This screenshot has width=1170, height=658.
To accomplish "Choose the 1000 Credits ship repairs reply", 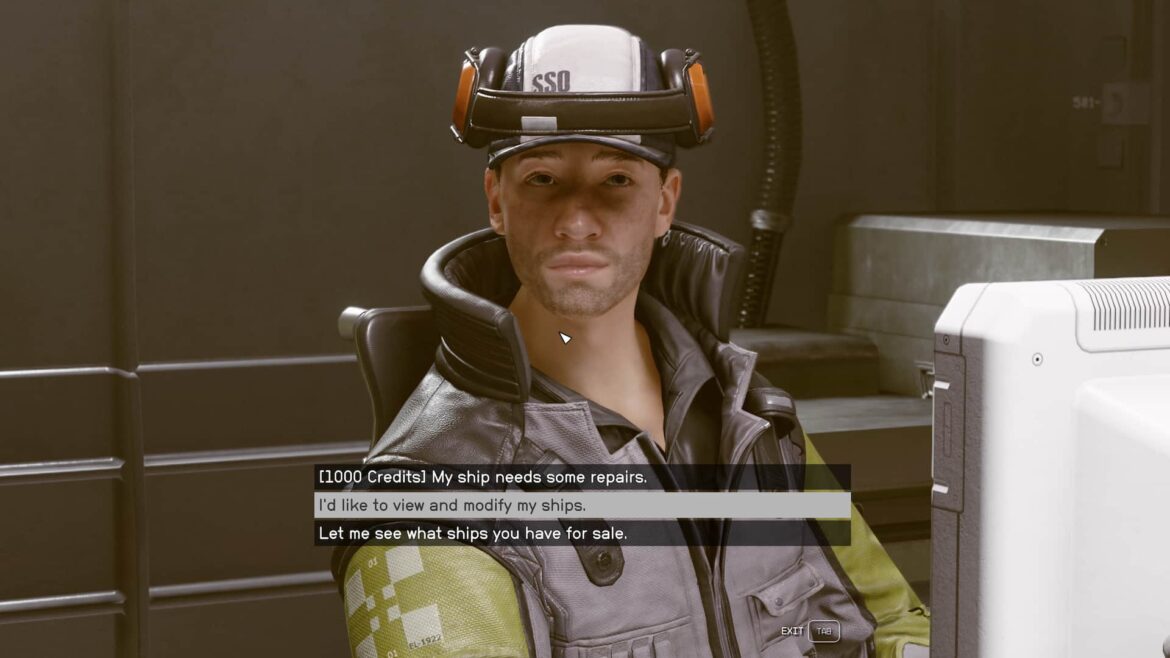I will click(482, 477).
